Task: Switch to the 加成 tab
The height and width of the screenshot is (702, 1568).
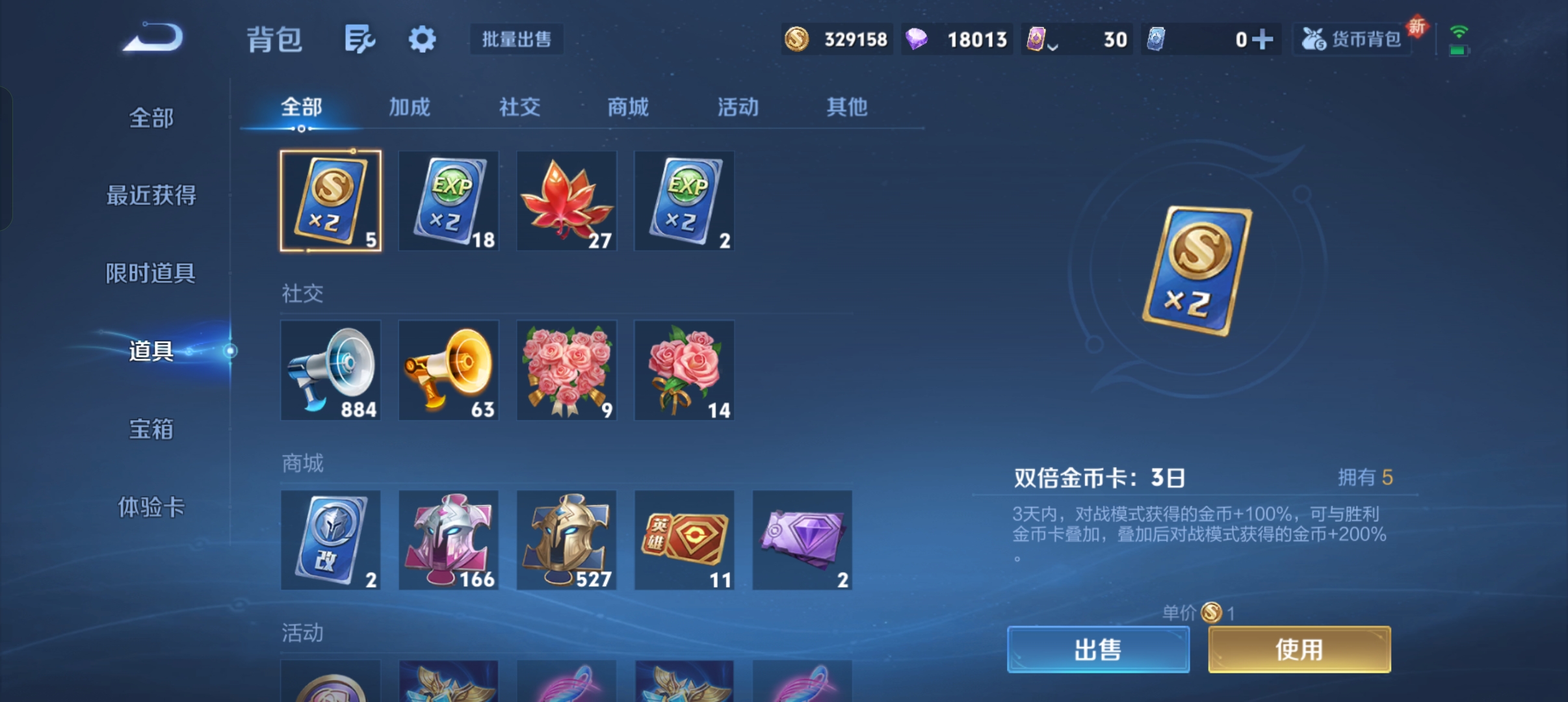Action: tap(410, 107)
